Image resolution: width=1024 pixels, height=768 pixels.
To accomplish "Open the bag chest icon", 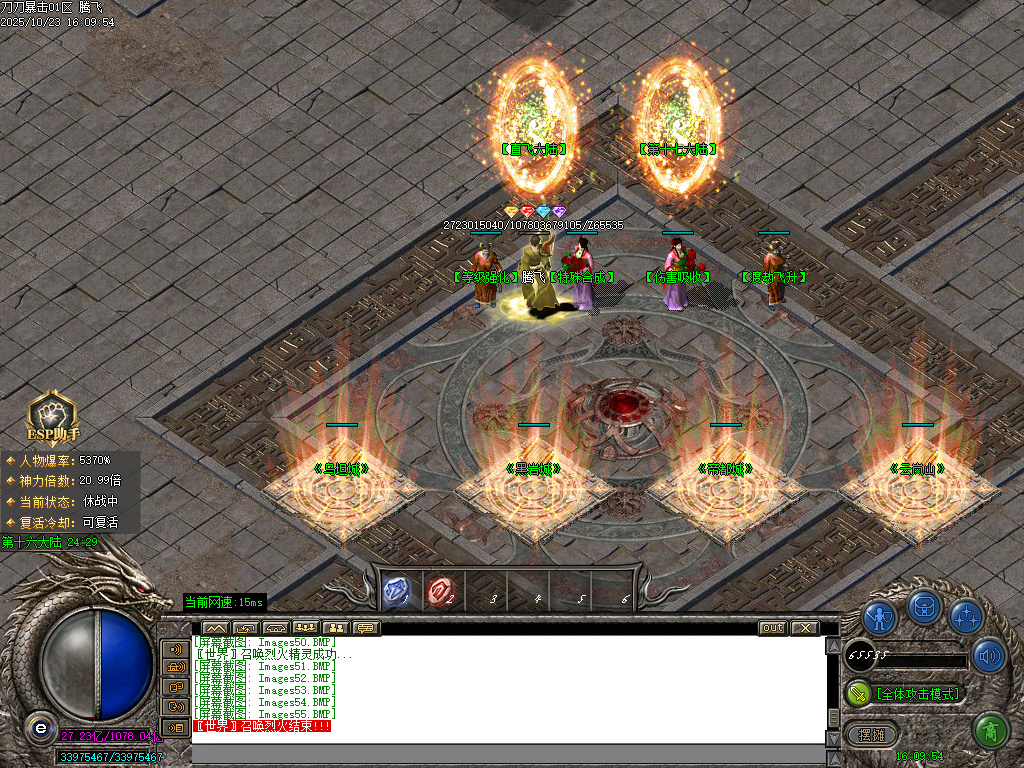I will click(924, 606).
